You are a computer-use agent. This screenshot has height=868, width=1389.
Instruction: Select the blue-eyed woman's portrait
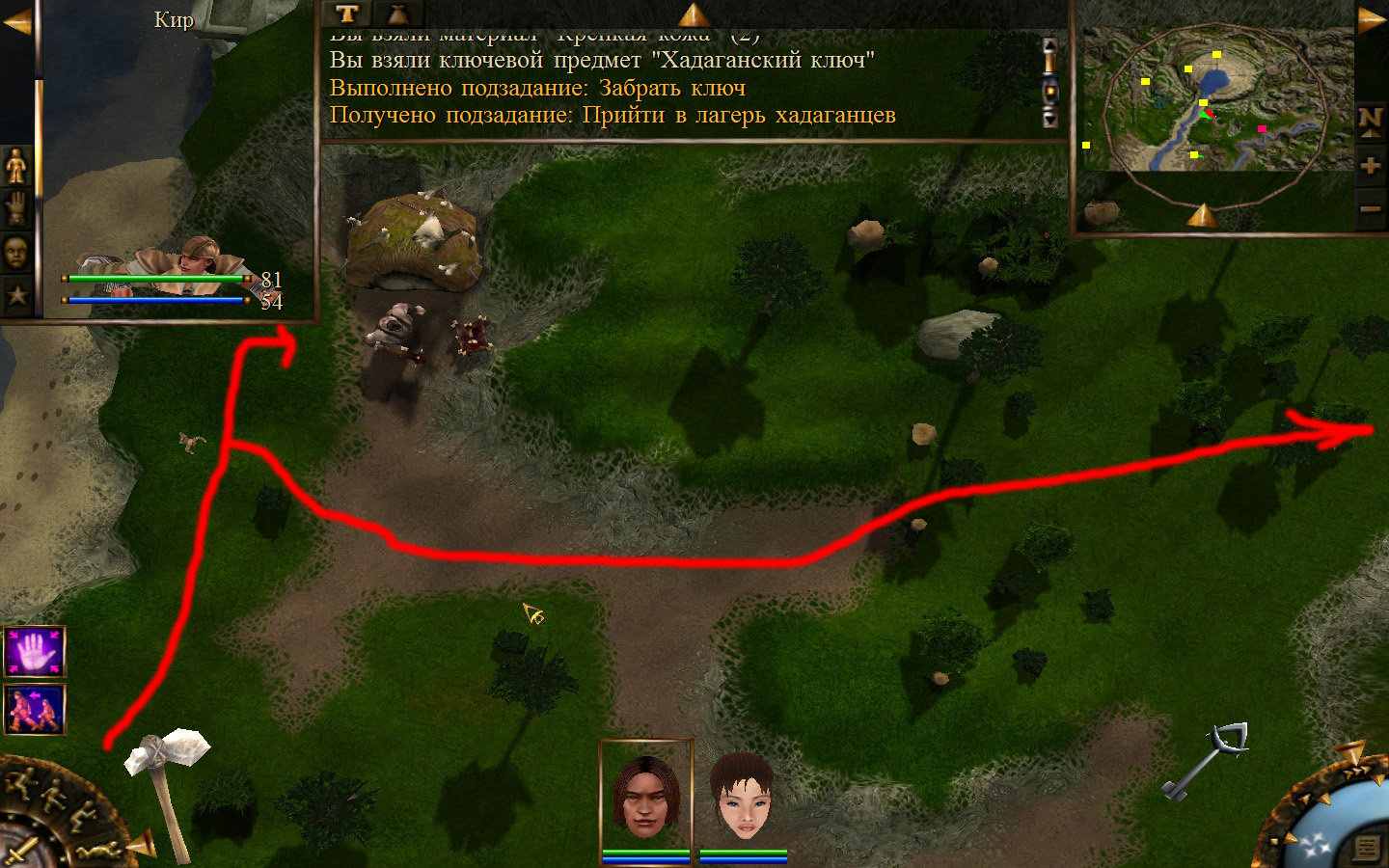(742, 795)
